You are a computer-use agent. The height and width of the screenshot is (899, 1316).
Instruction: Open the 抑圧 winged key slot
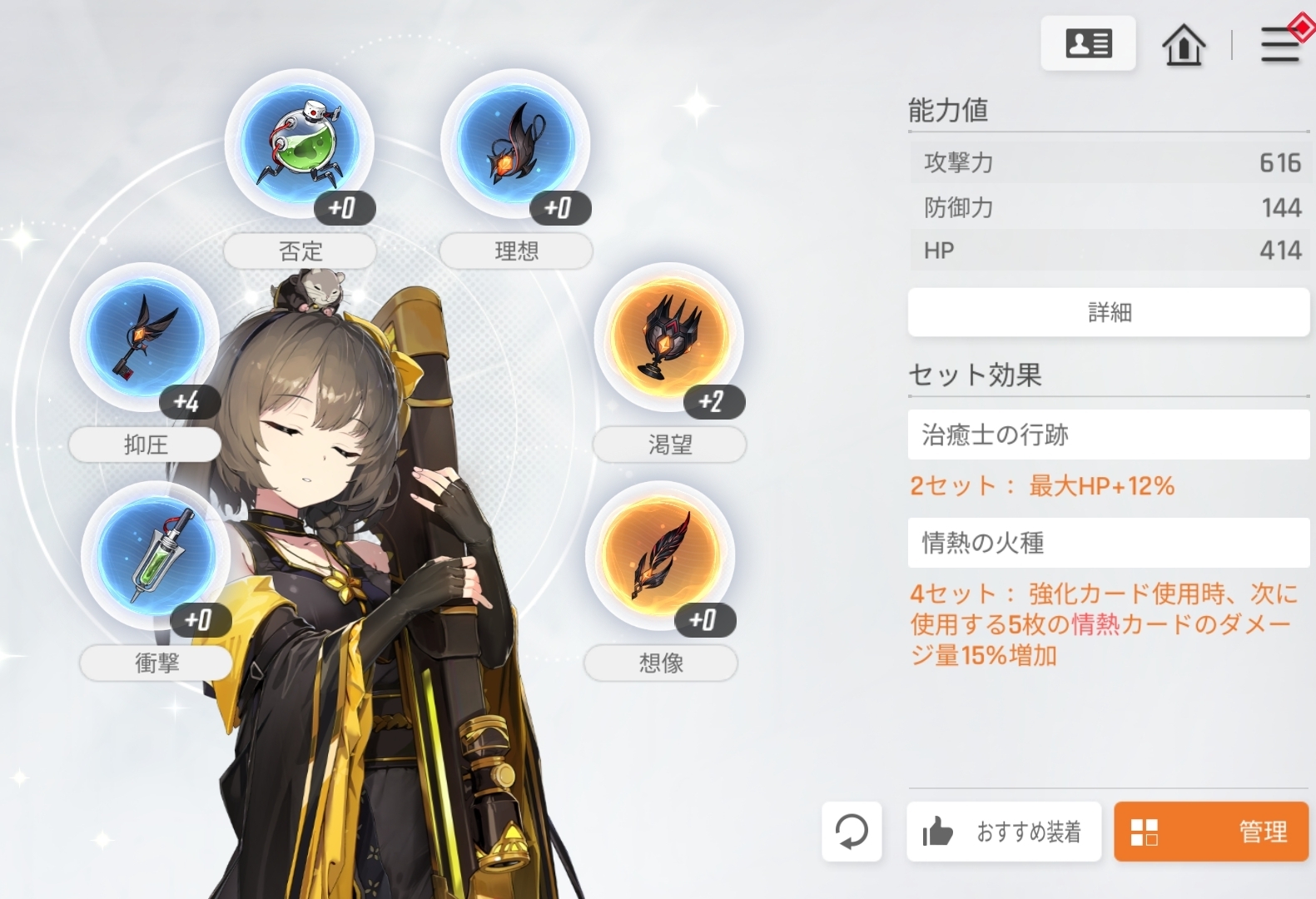145,337
